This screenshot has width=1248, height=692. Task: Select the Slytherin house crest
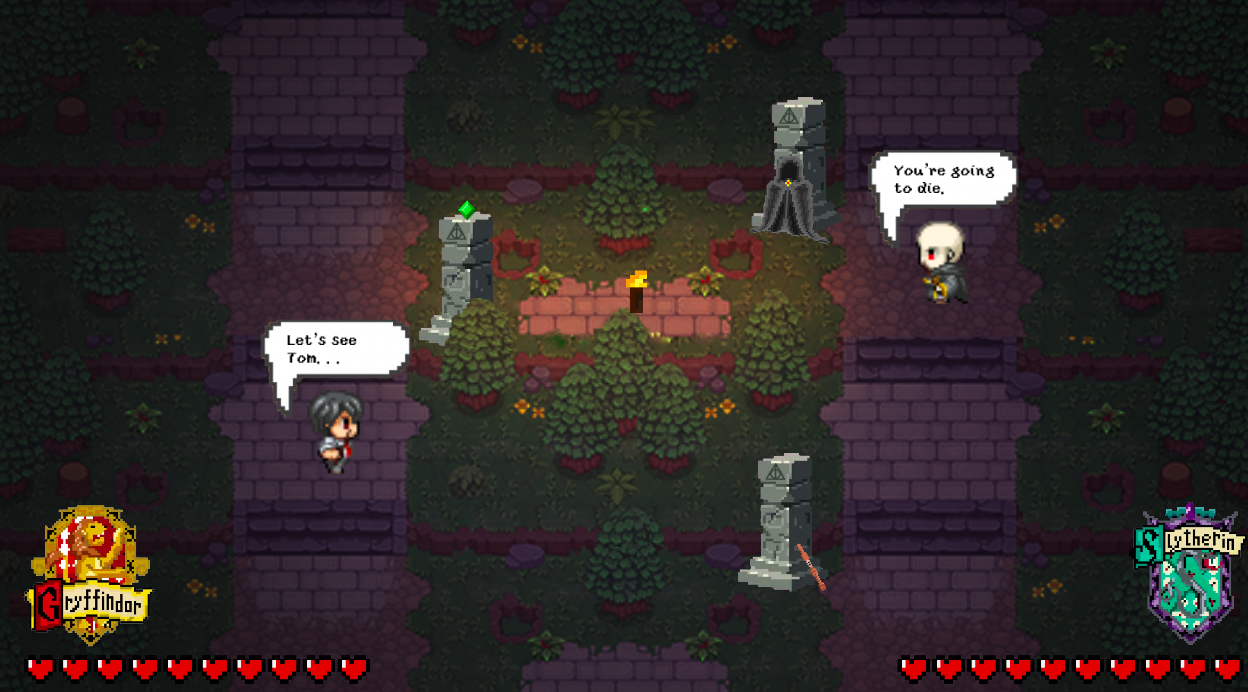coord(1189,573)
